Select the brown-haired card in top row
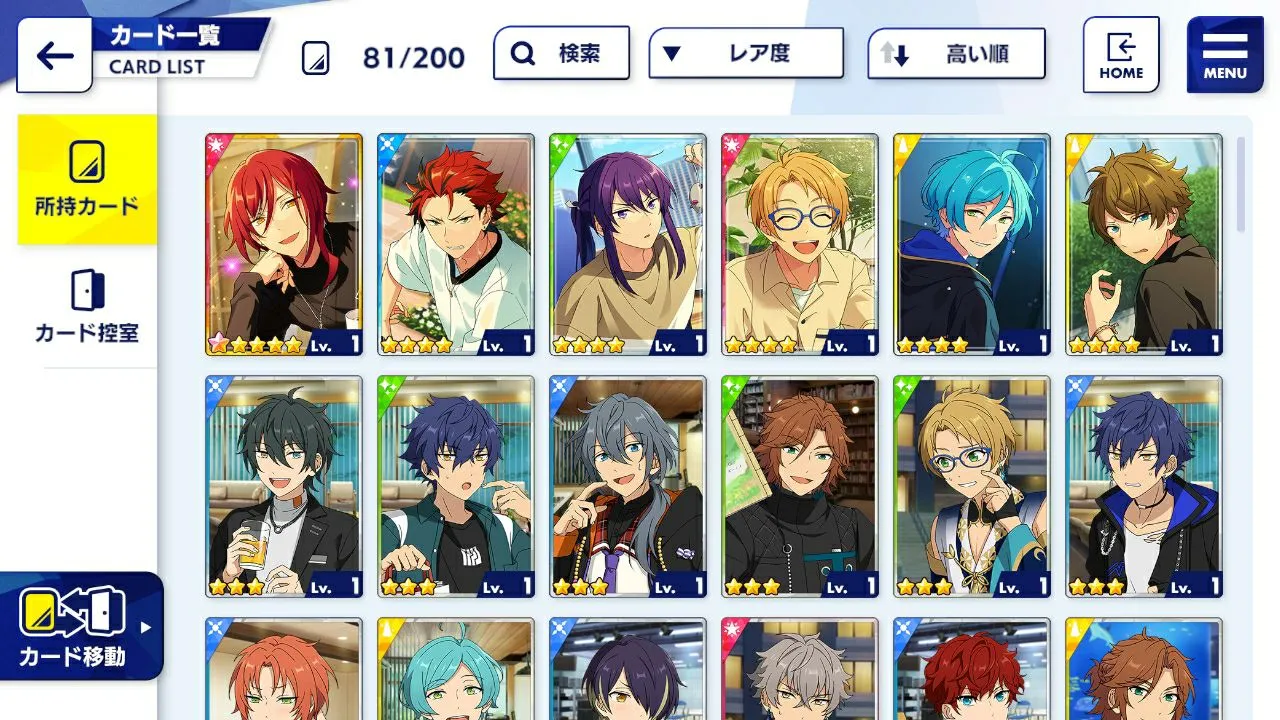The image size is (1280, 720). point(1144,244)
